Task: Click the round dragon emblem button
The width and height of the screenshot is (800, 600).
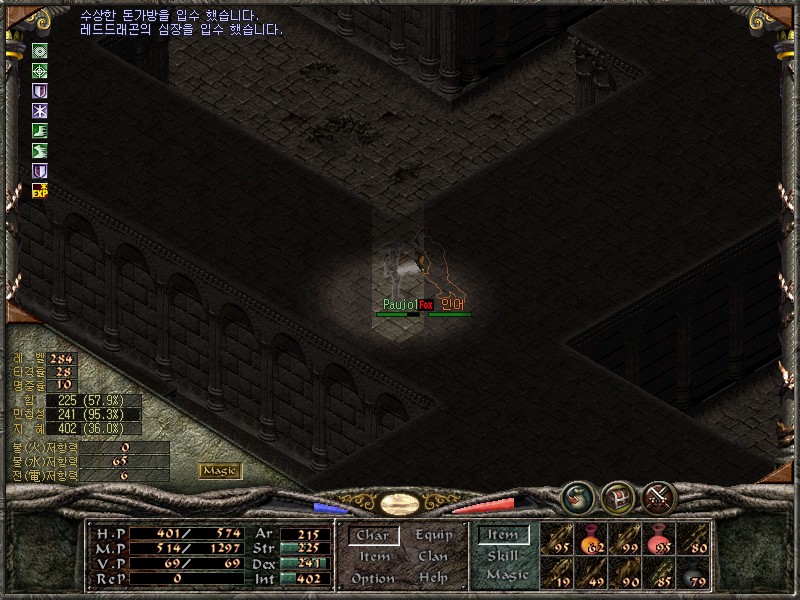Action: 578,497
